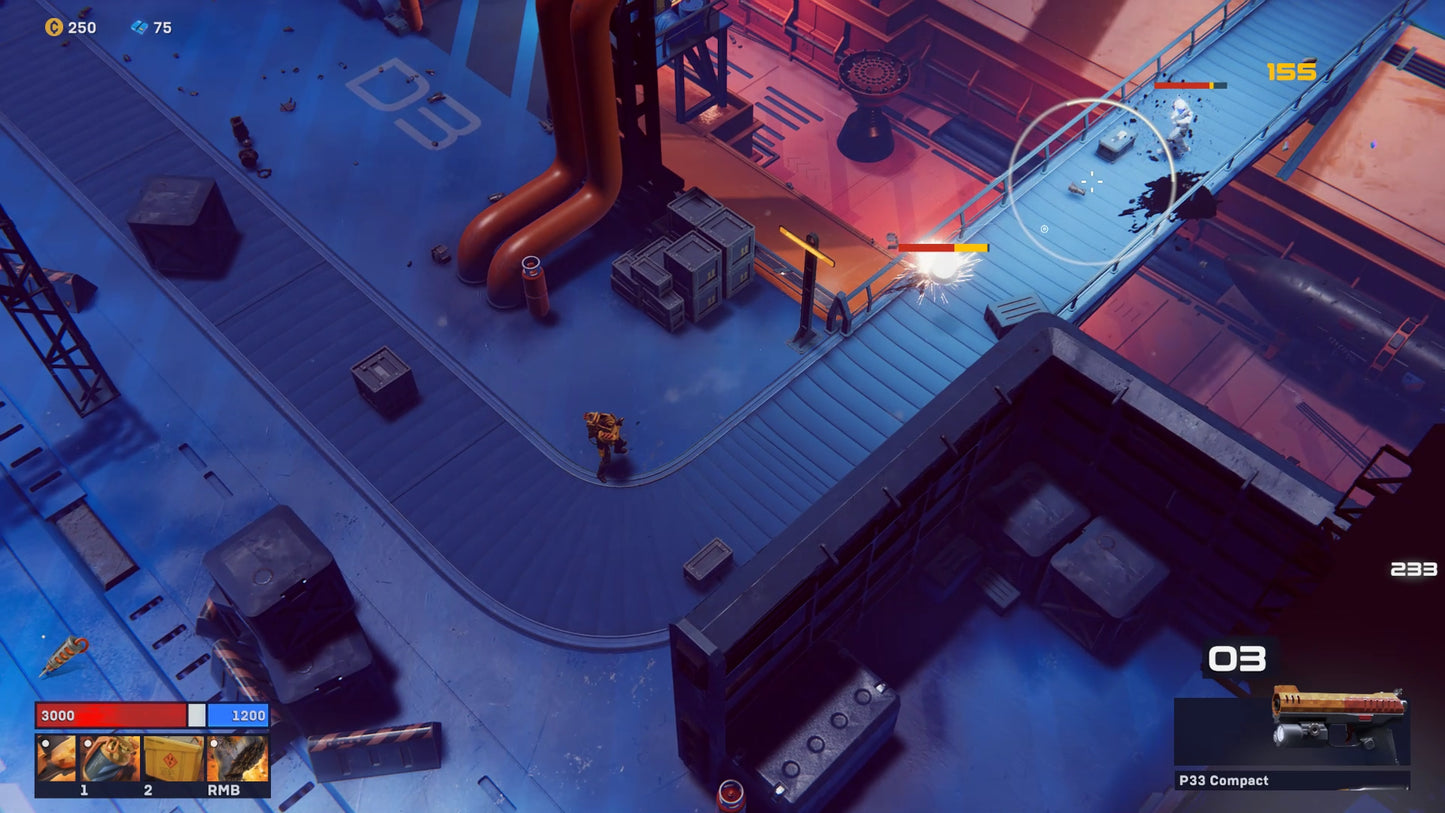
Task: Select the first ability icon showing a fist
Action: coord(56,758)
